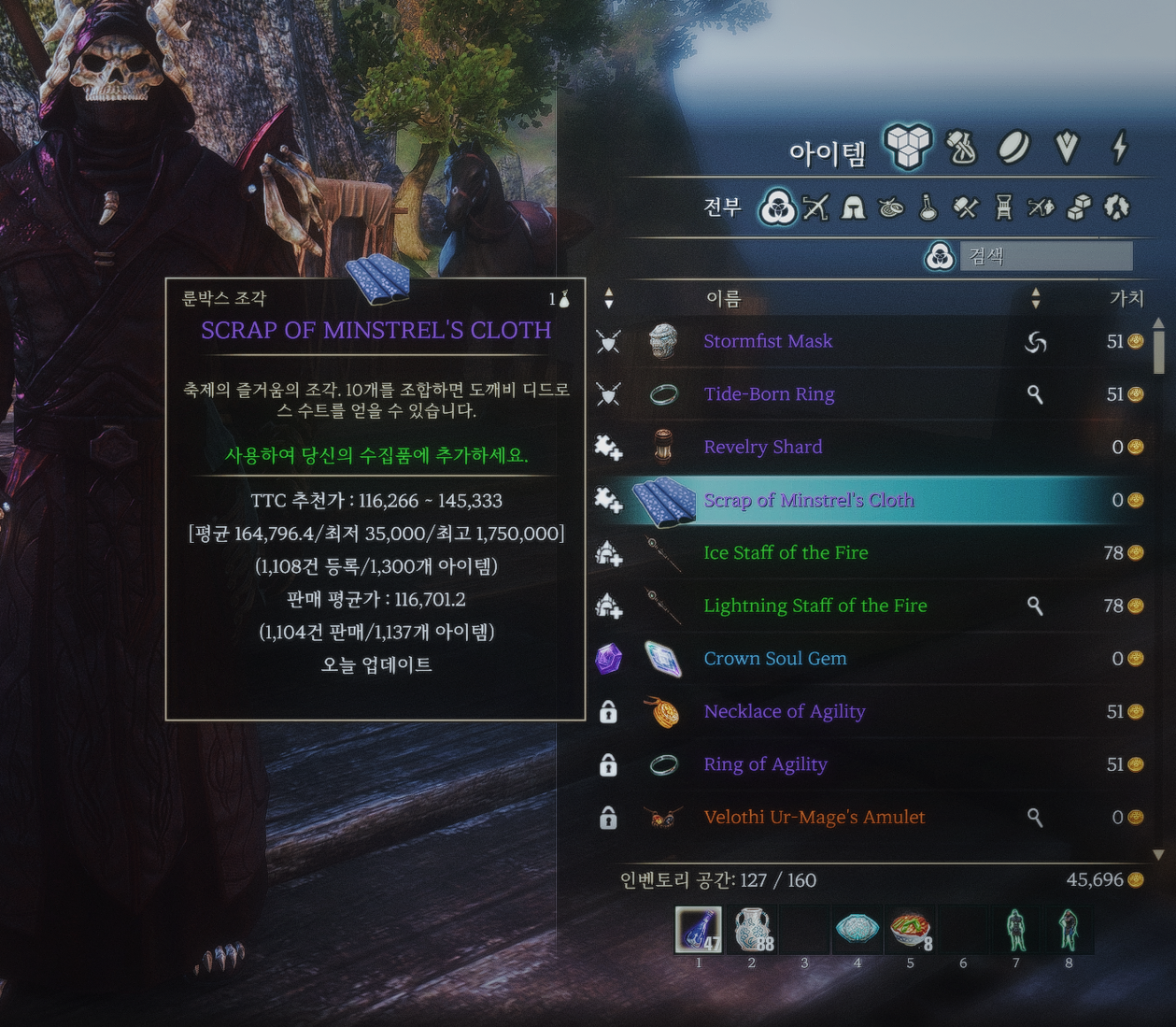Image resolution: width=1176 pixels, height=1027 pixels.
Task: Click the Velothi Ur-Mage's Amulet entry
Action: pos(814,818)
